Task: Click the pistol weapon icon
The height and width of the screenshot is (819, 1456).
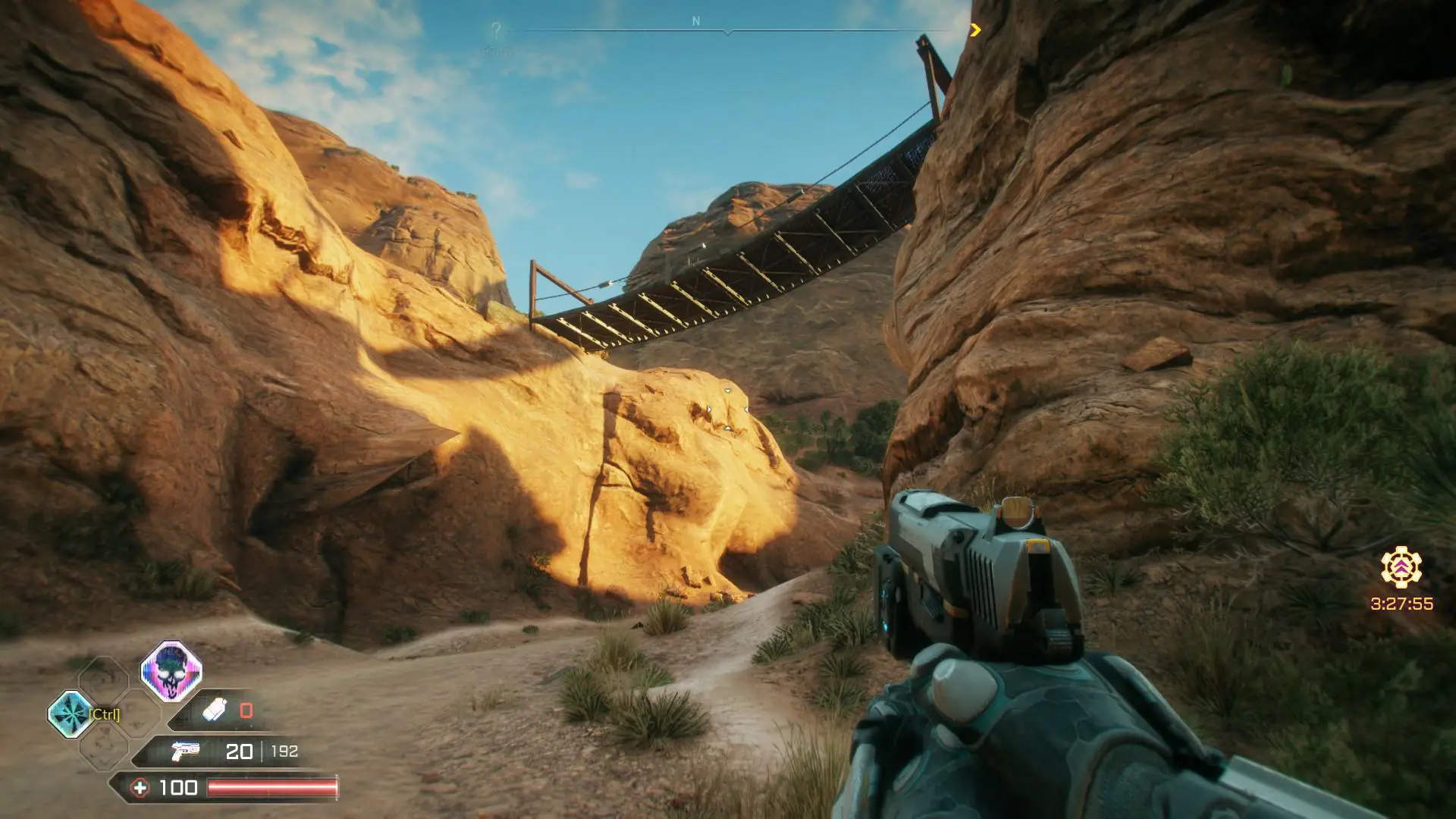Action: (x=185, y=751)
